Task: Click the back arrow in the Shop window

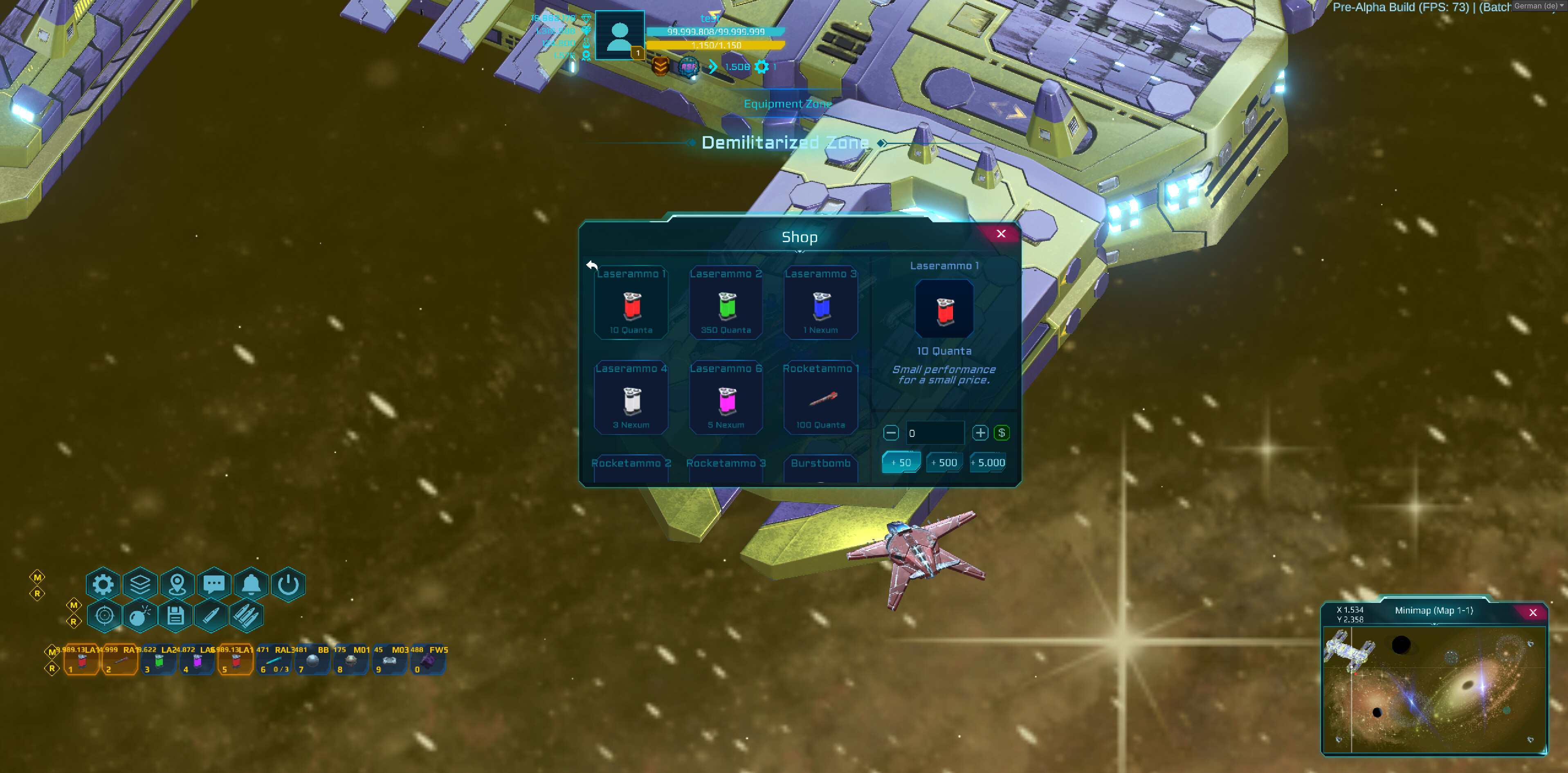Action: click(x=591, y=265)
